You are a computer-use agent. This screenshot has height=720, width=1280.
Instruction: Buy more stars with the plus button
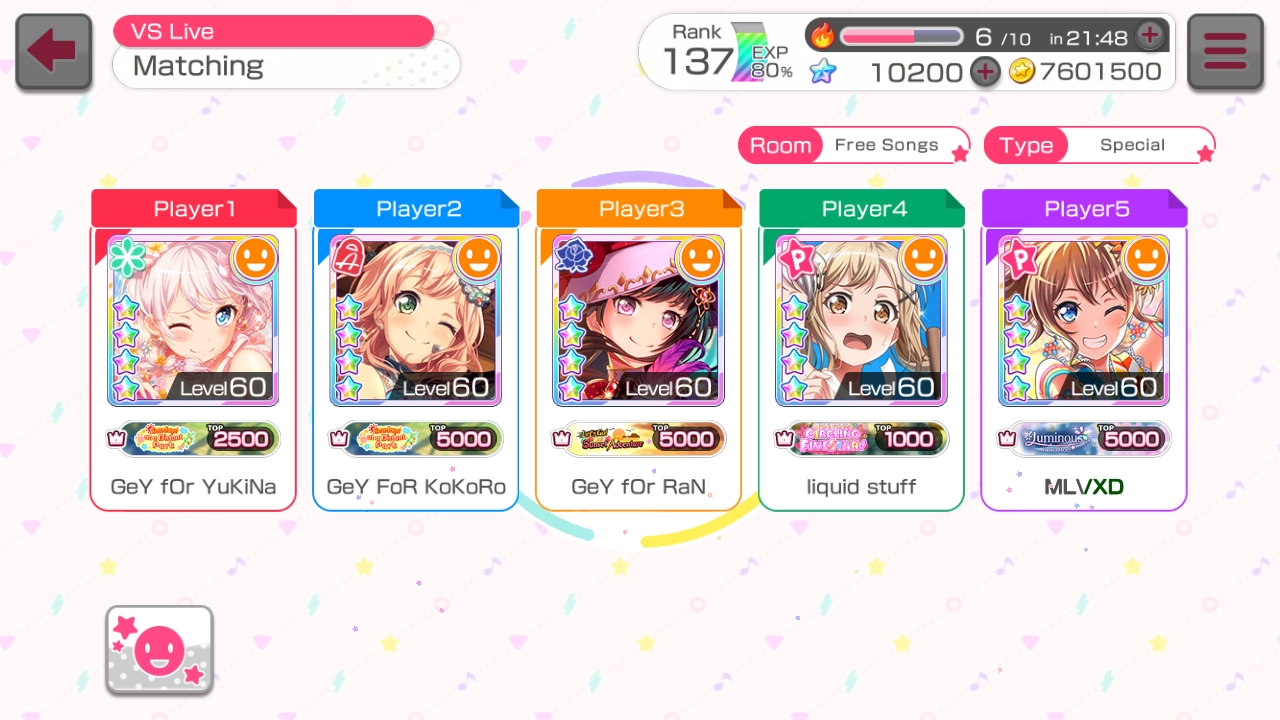click(x=986, y=72)
